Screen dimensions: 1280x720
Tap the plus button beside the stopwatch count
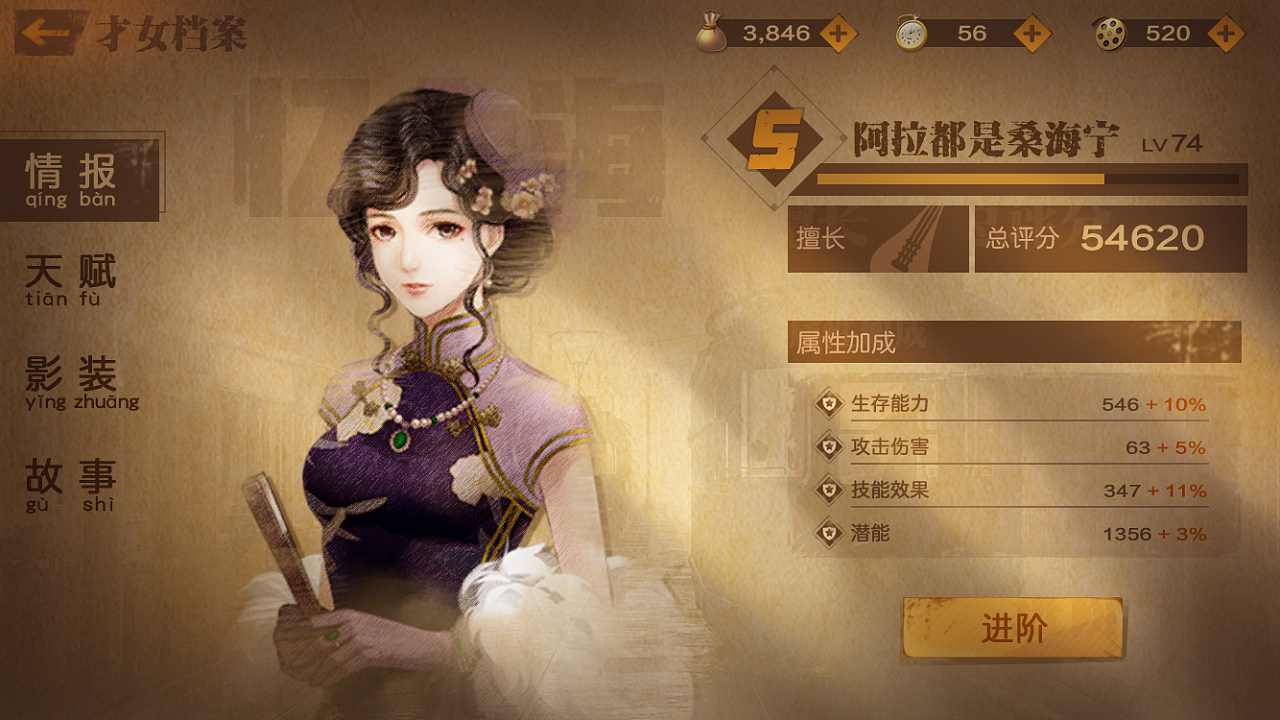pyautogui.click(x=1030, y=32)
